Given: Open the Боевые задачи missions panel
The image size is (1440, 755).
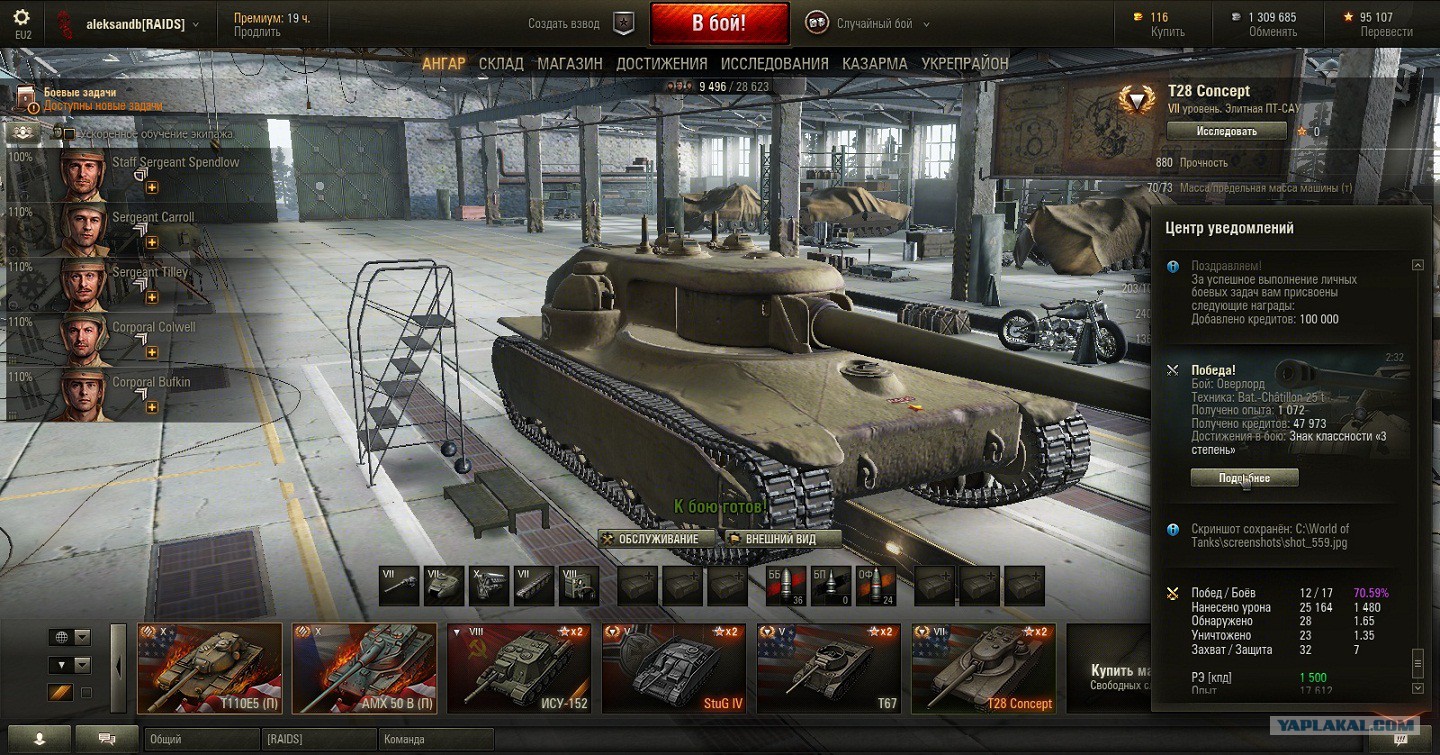Looking at the screenshot, I should point(80,92).
